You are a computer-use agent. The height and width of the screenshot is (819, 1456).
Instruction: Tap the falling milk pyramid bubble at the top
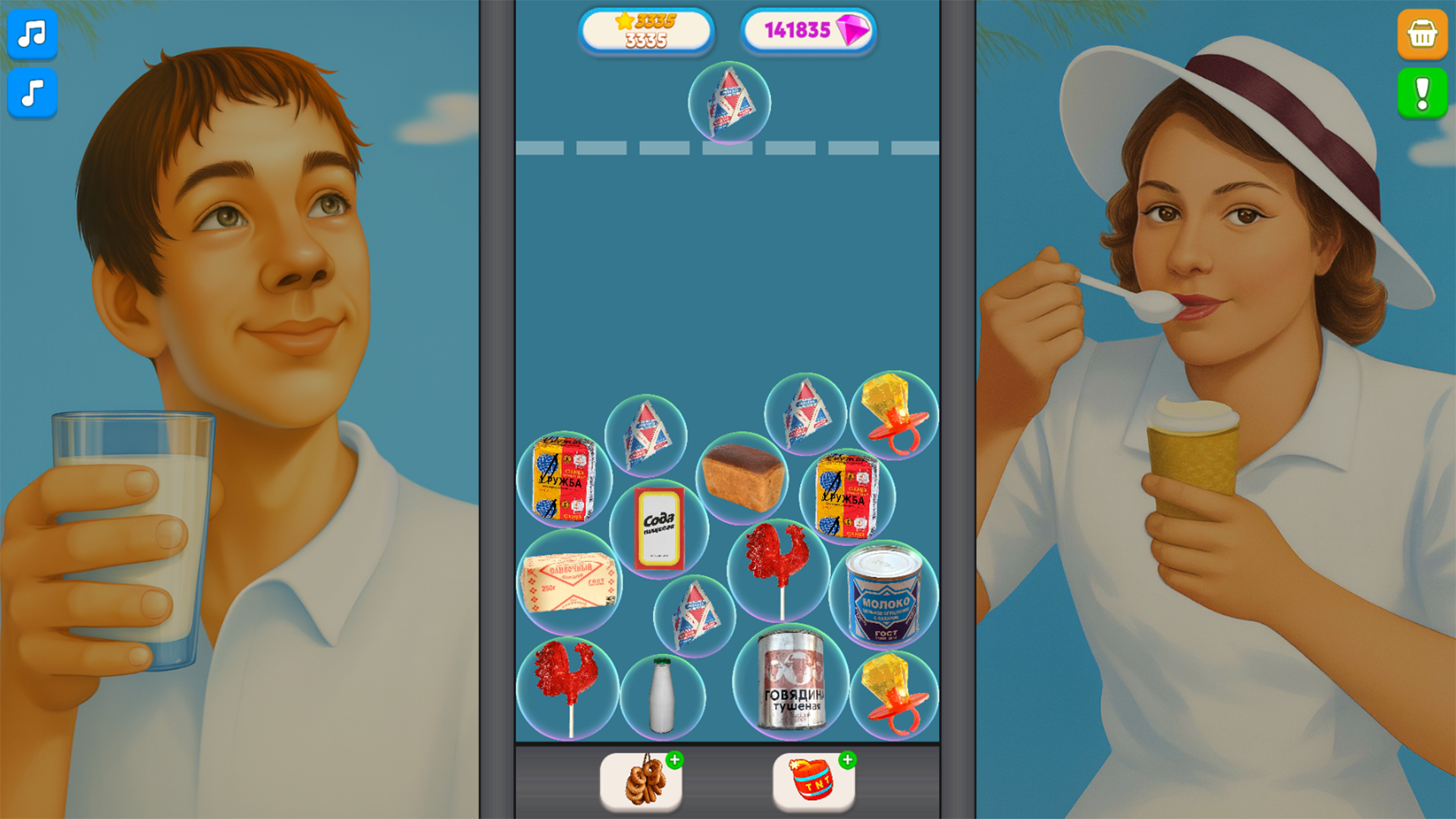click(728, 104)
